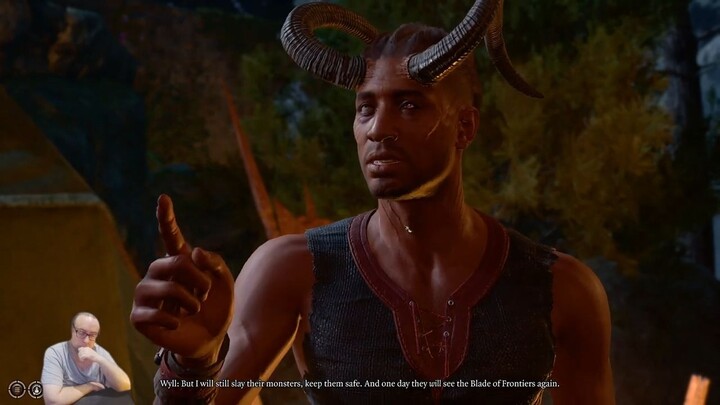Open the dialogue history log icon
This screenshot has width=720, height=405.
17,389
